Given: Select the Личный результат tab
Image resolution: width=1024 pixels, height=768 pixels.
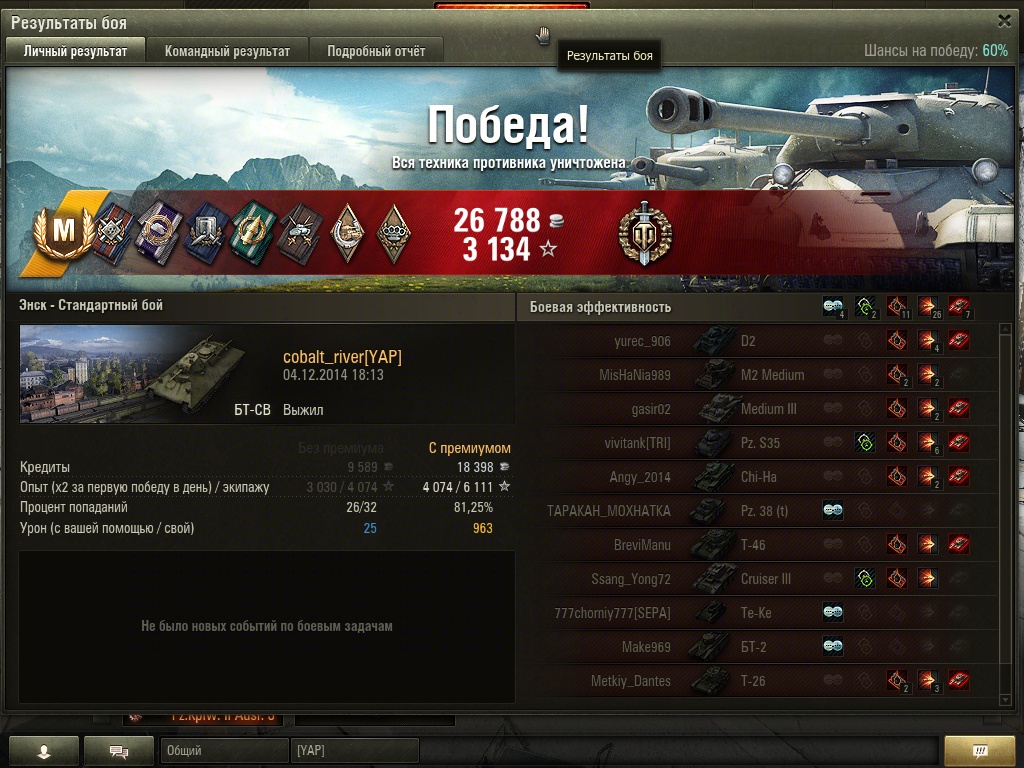Looking at the screenshot, I should tap(76, 51).
